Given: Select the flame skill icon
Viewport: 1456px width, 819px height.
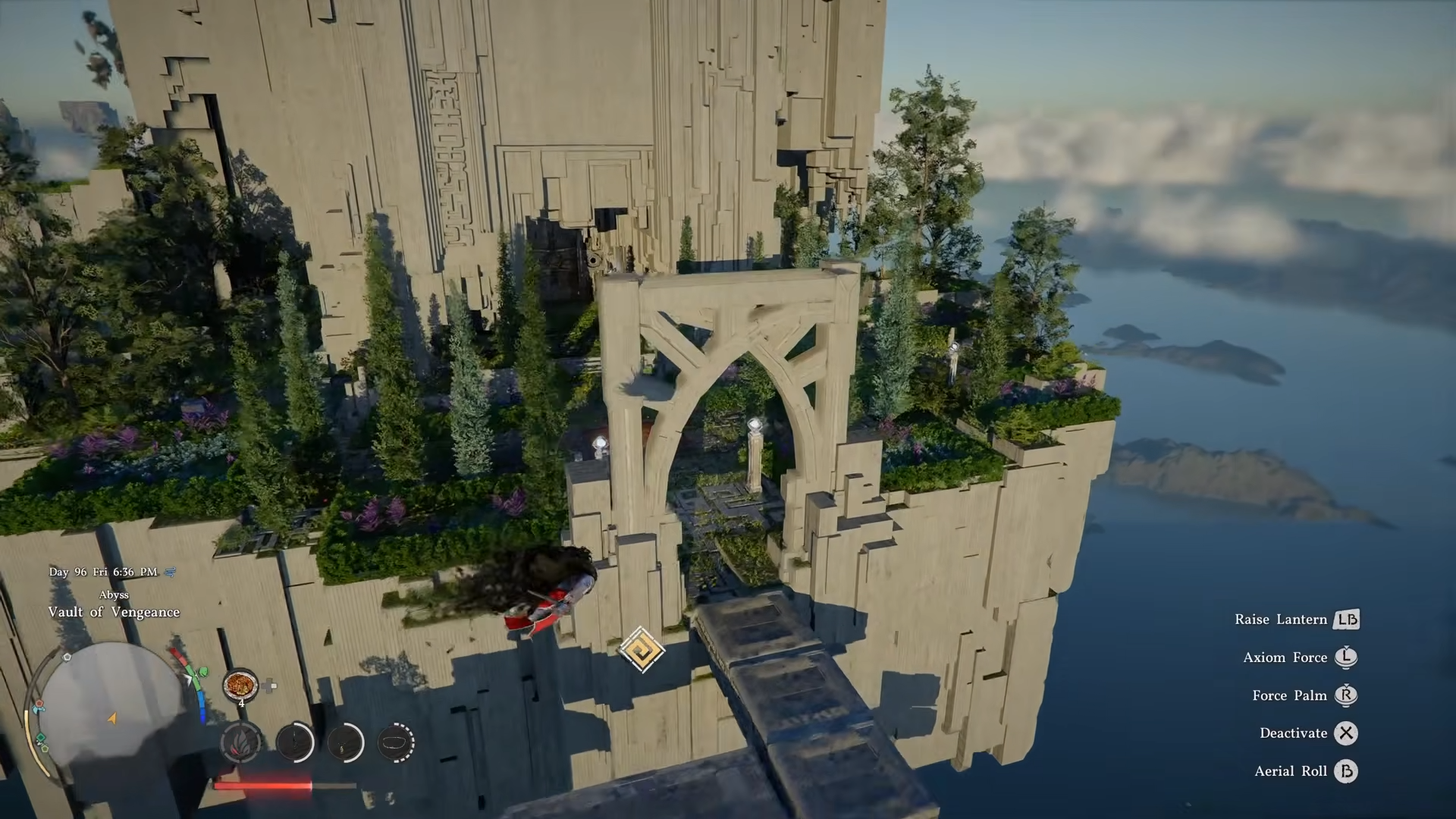Looking at the screenshot, I should click(x=241, y=742).
